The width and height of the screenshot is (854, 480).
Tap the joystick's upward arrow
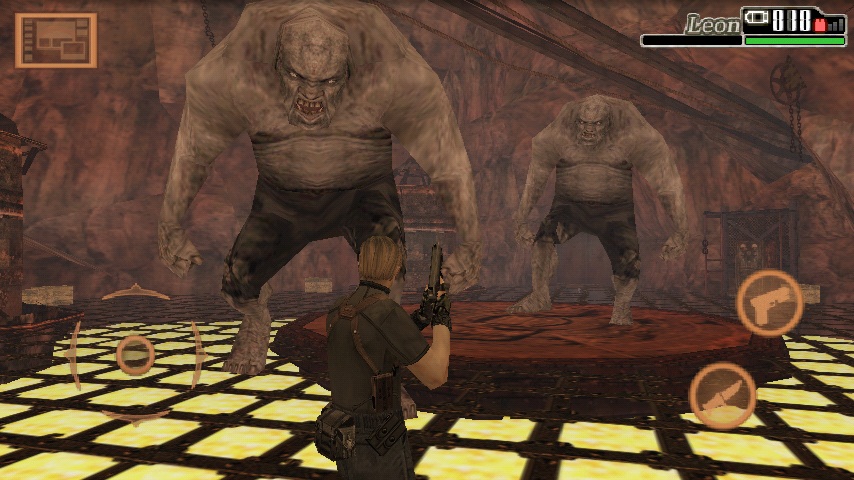[135, 293]
